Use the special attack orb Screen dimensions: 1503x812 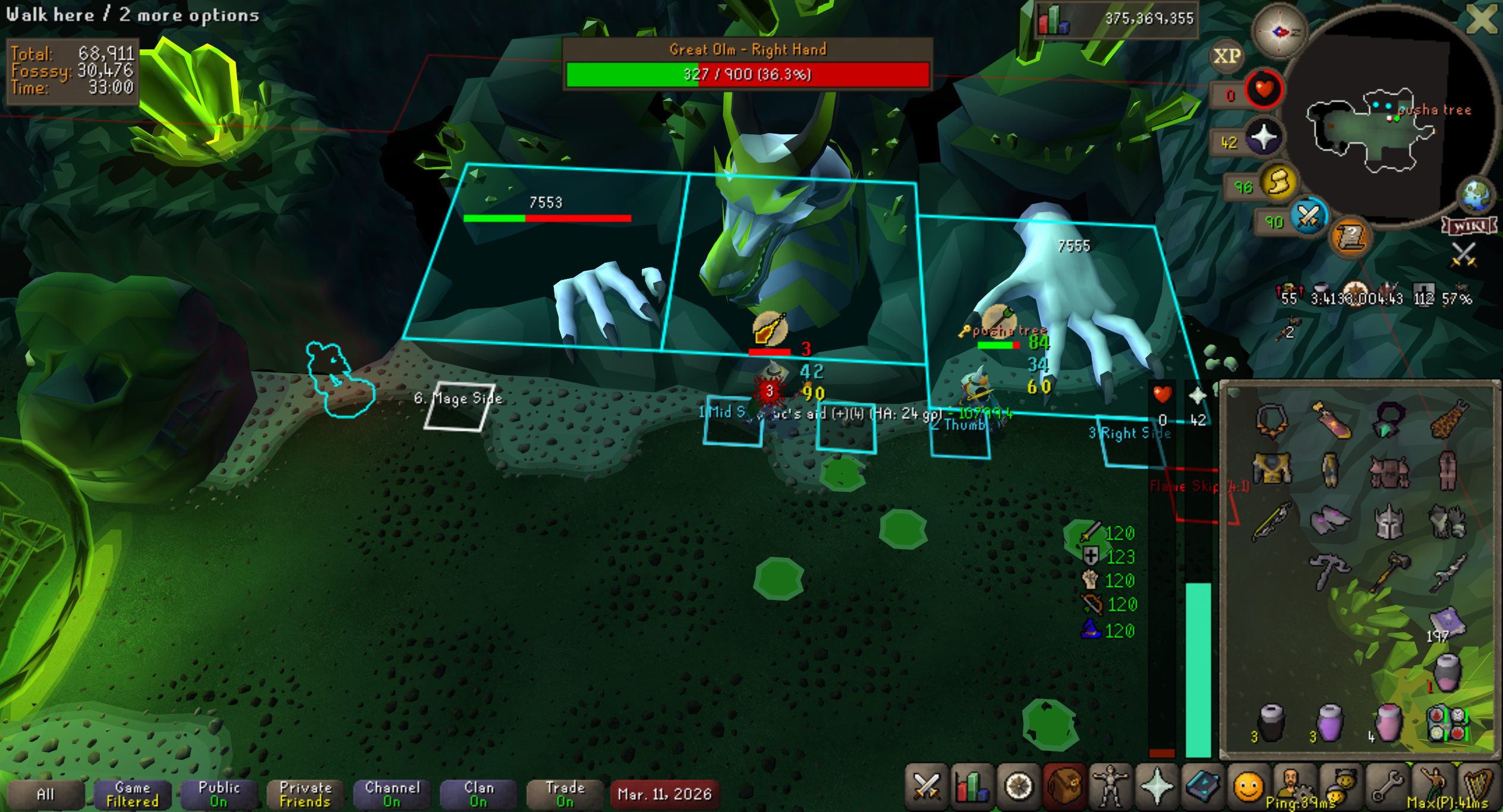[x=1308, y=217]
